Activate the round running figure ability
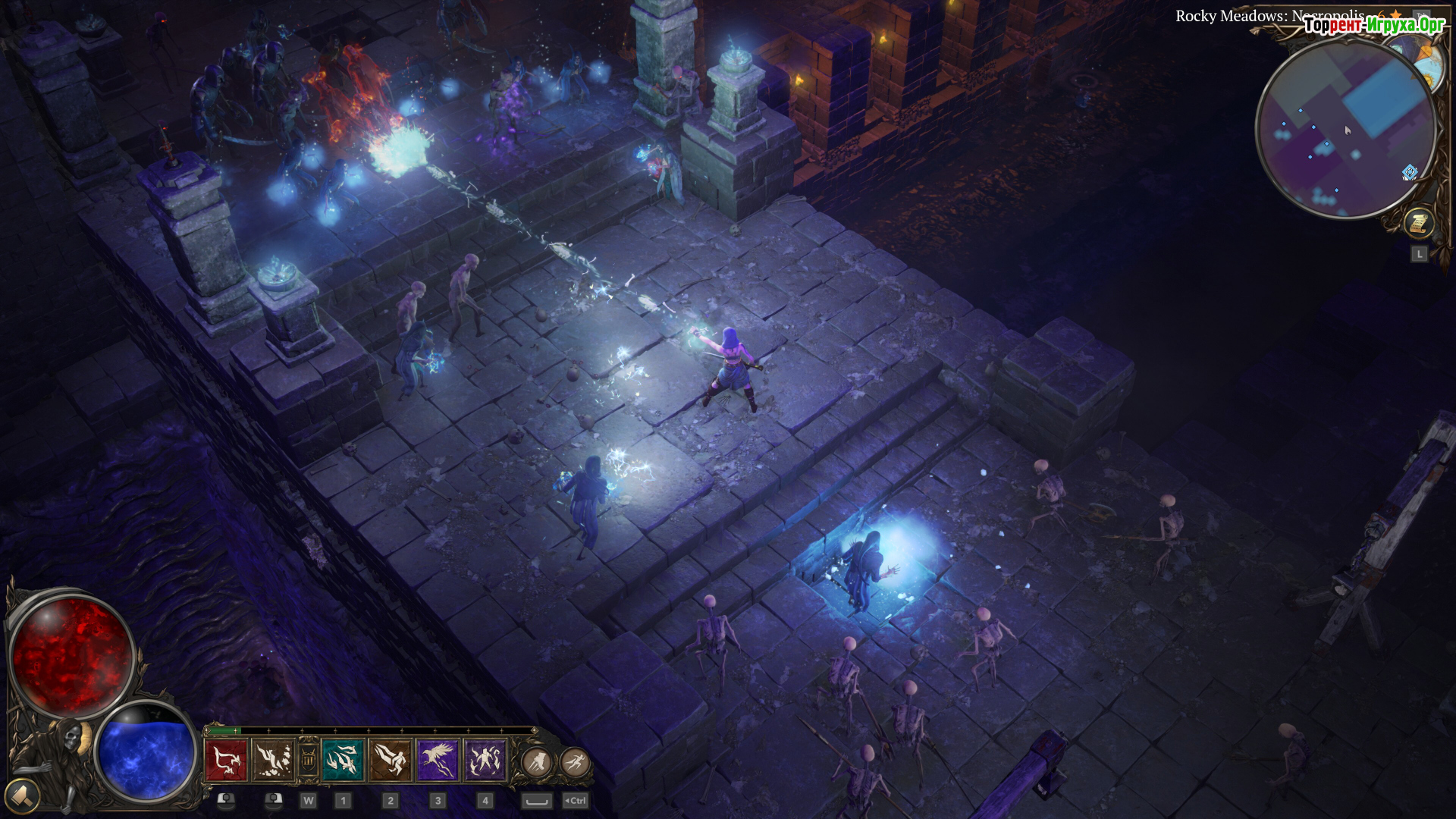 point(576,761)
